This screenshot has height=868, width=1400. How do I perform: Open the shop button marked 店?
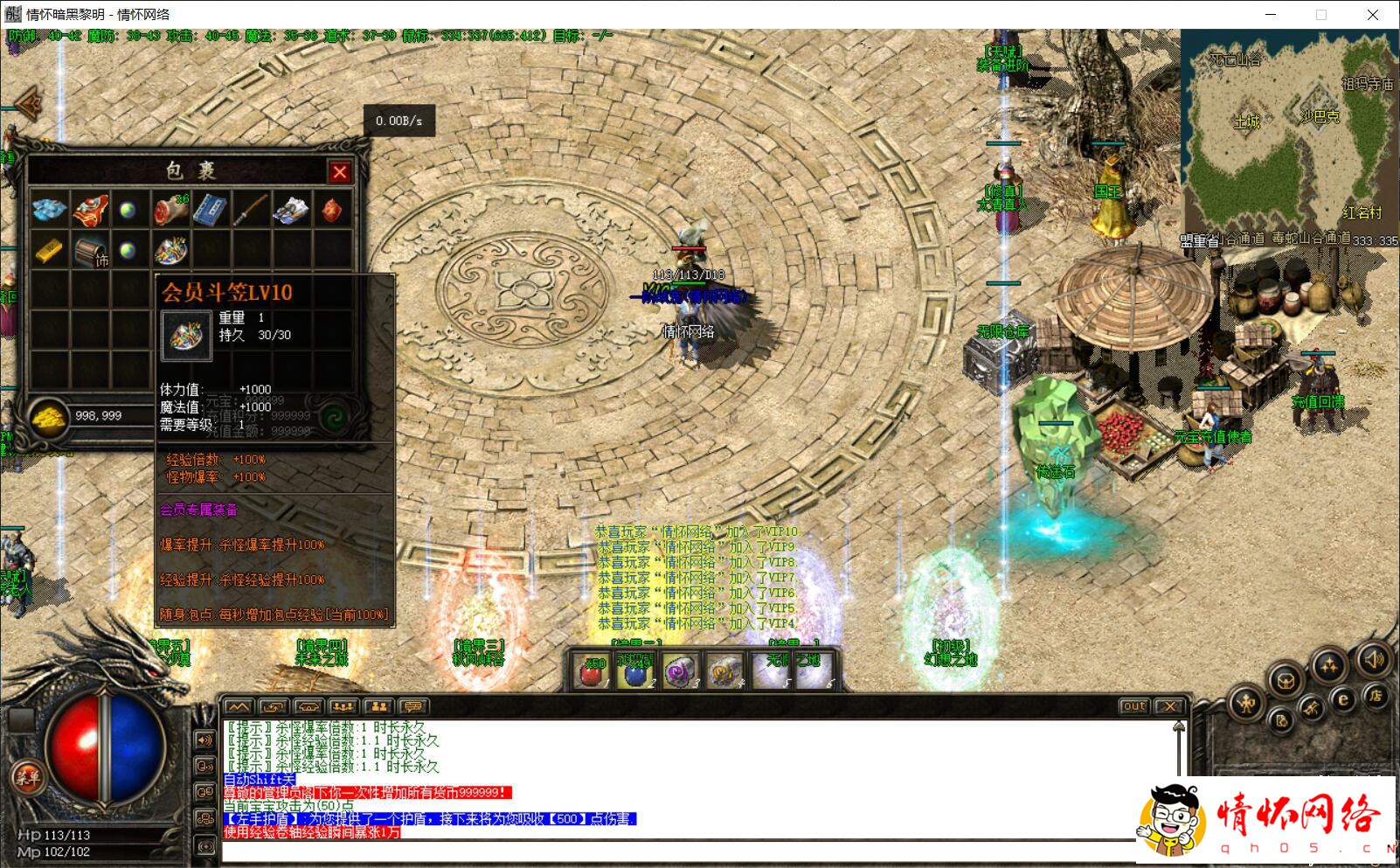point(1376,696)
